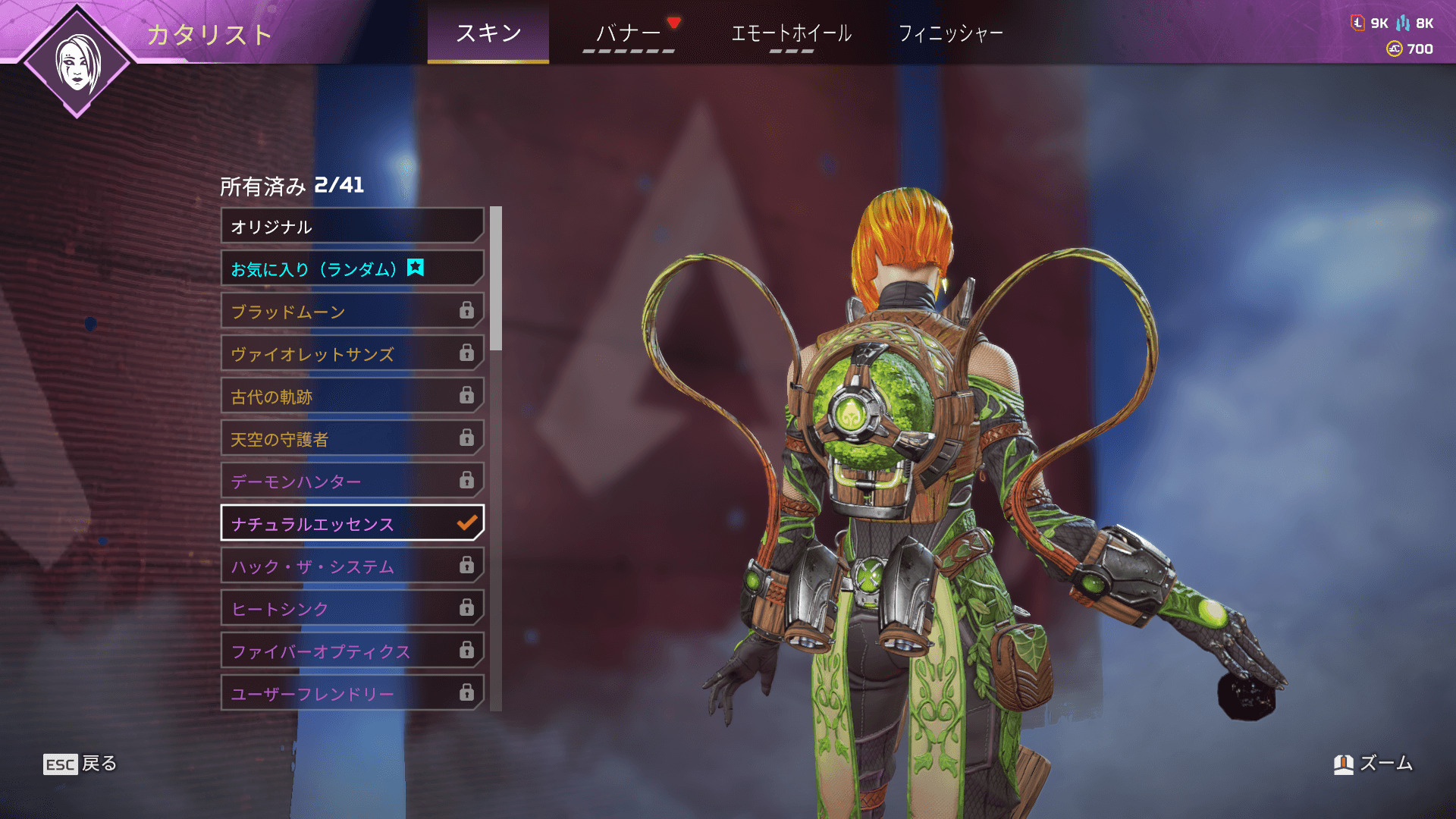
Task: Choose the ヒートシンク skin row
Action: click(x=352, y=608)
